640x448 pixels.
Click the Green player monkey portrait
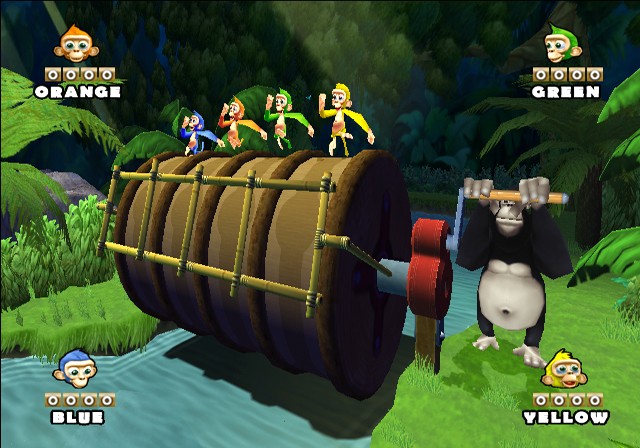562,45
